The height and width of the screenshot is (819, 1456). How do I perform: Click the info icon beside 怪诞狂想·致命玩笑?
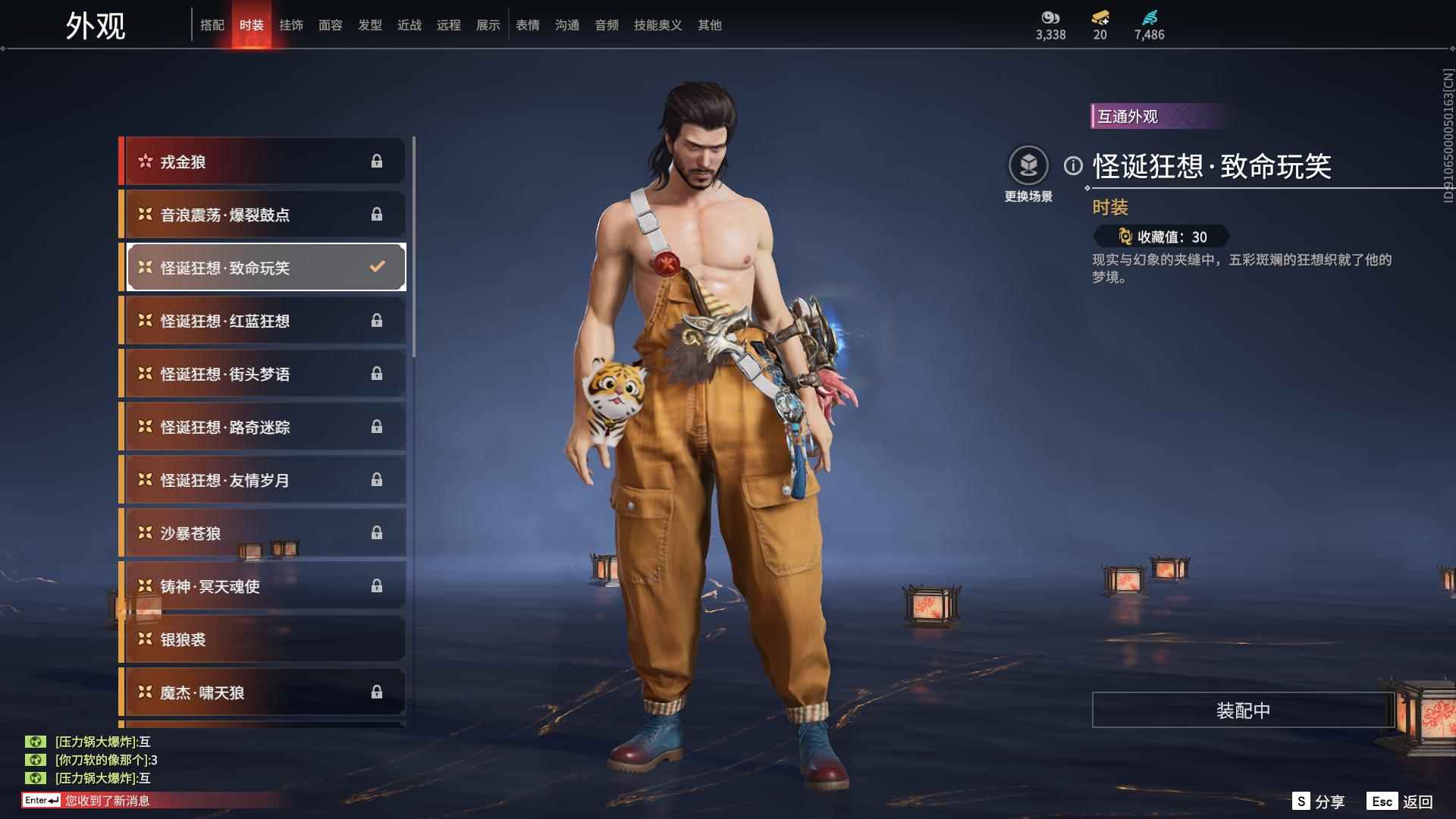tap(1072, 164)
